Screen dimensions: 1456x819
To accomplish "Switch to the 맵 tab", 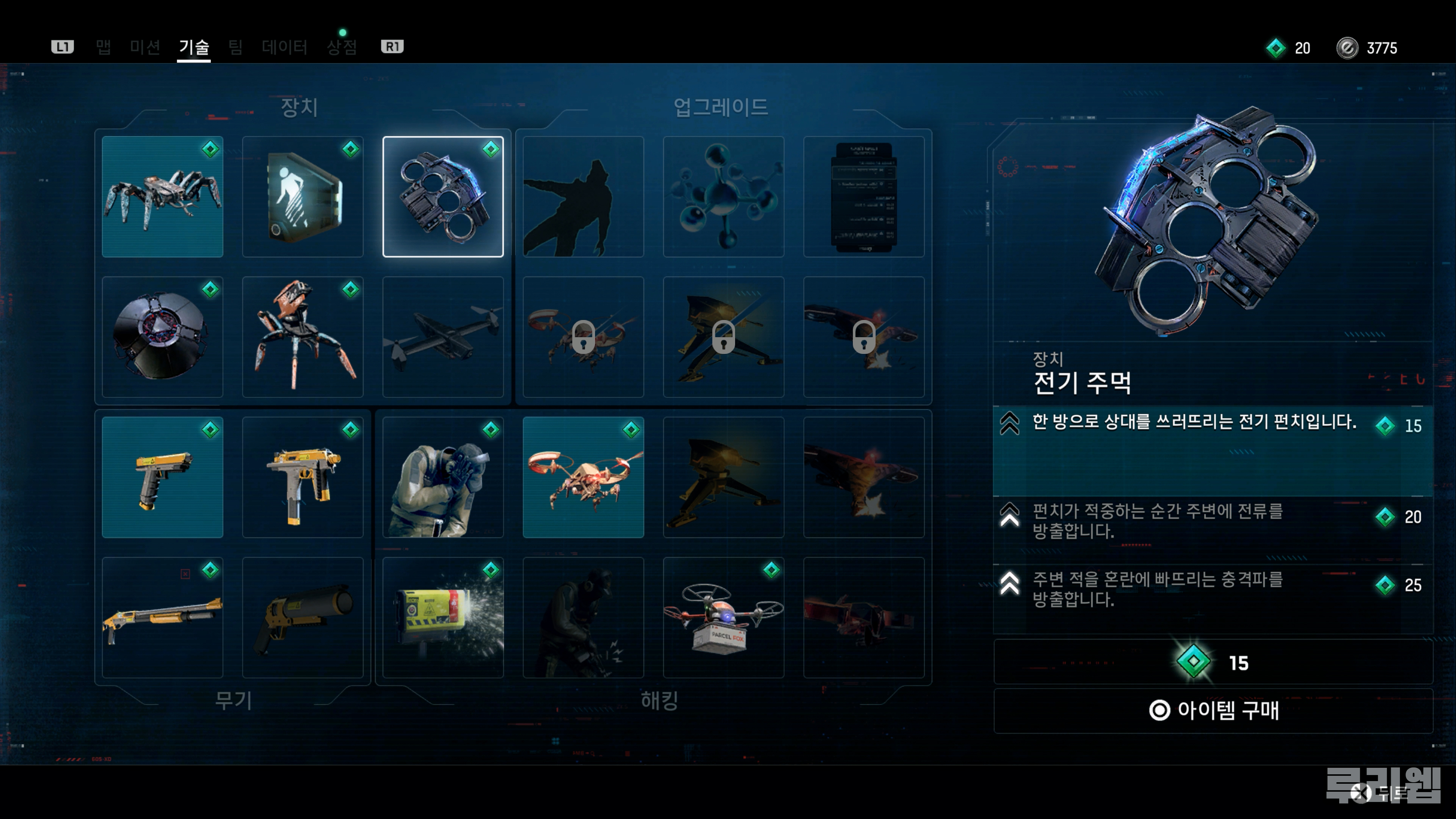I will pyautogui.click(x=104, y=47).
